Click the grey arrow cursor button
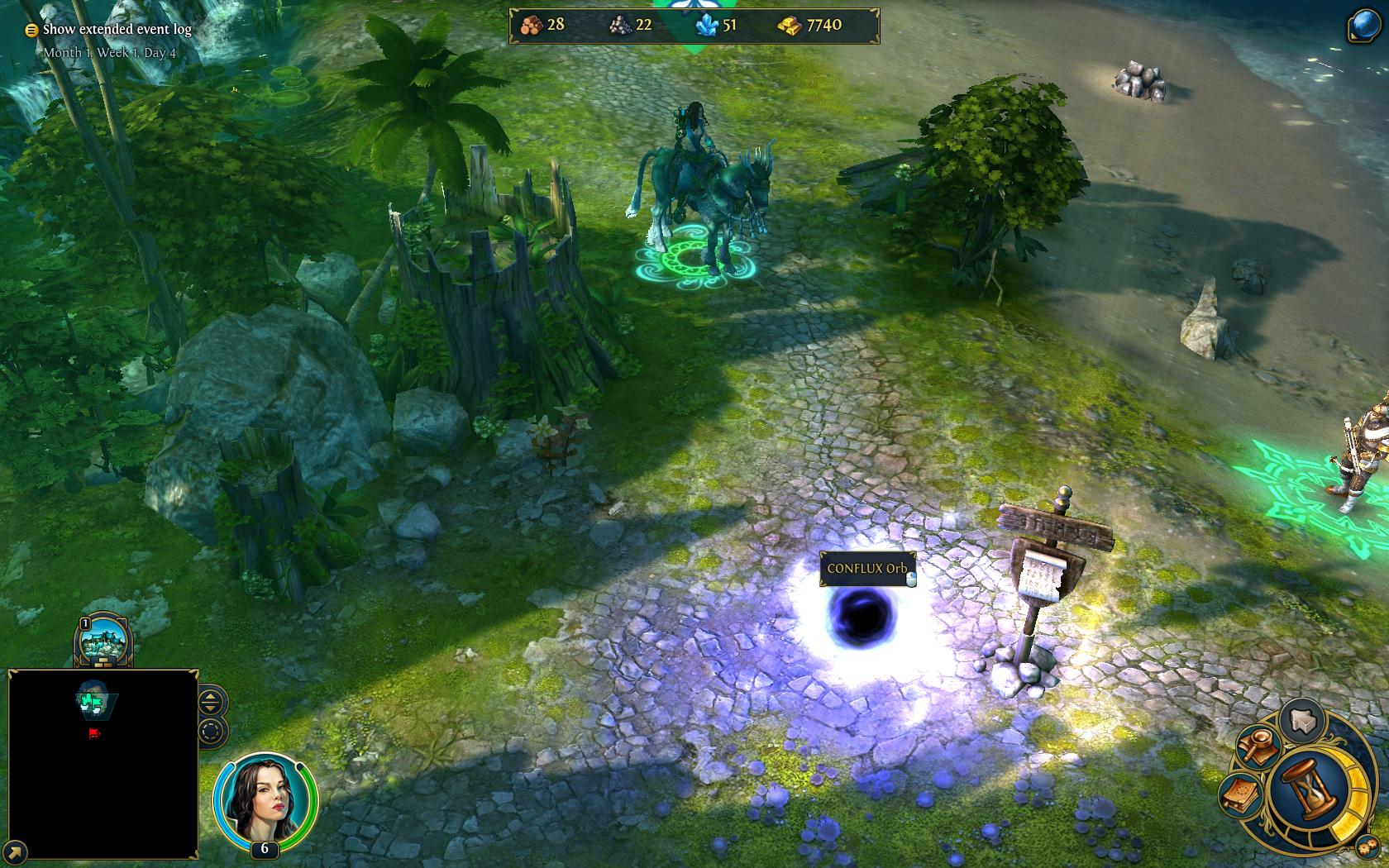 click(x=1303, y=719)
